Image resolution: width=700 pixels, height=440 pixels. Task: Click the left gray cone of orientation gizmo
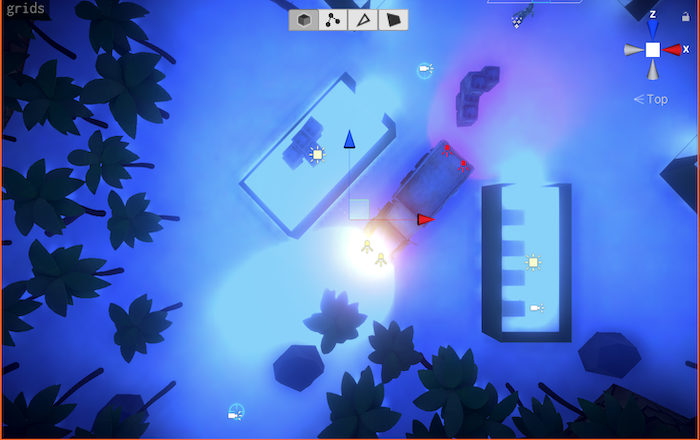pyautogui.click(x=634, y=50)
